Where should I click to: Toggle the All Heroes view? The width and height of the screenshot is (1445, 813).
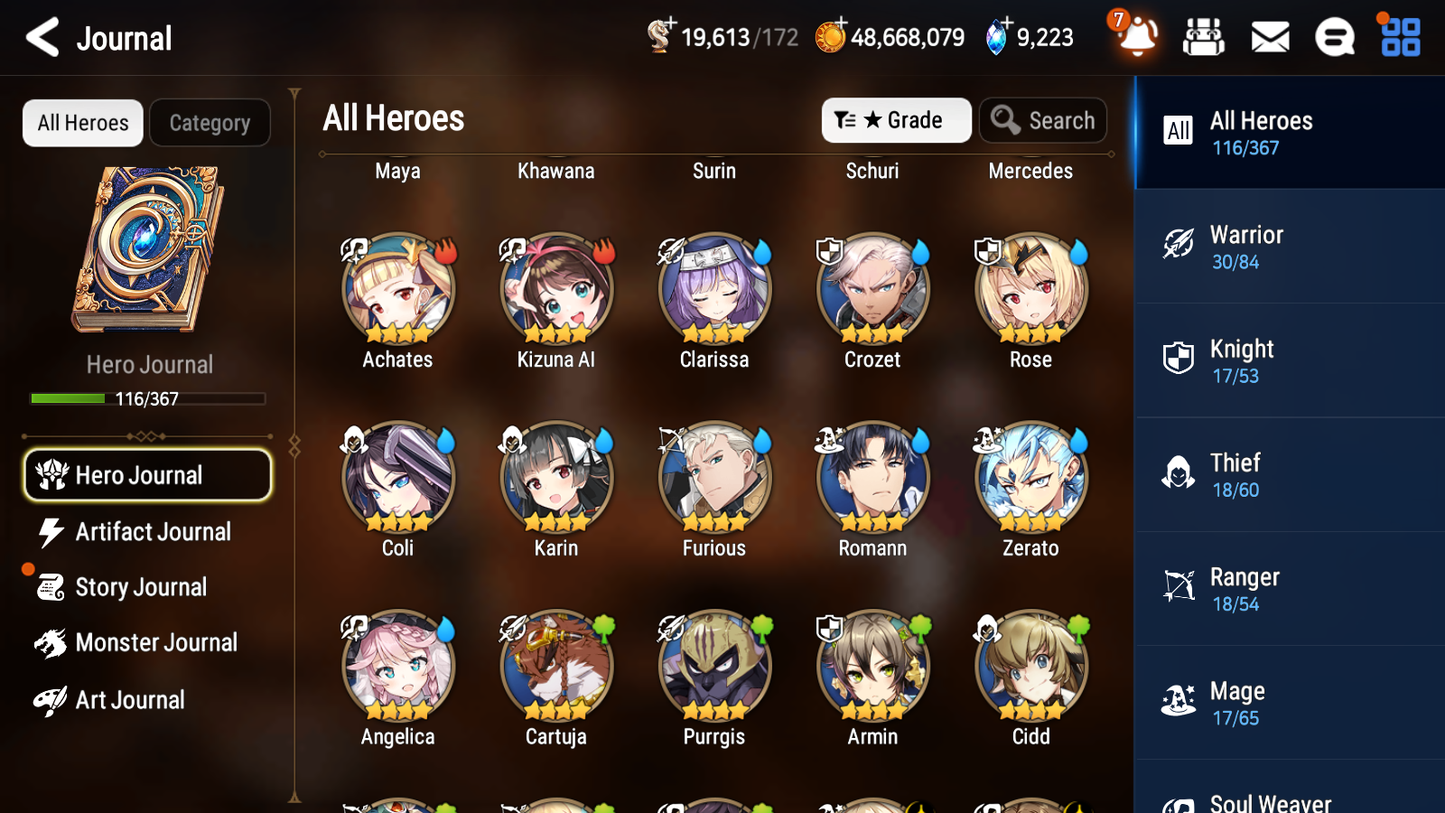(82, 122)
